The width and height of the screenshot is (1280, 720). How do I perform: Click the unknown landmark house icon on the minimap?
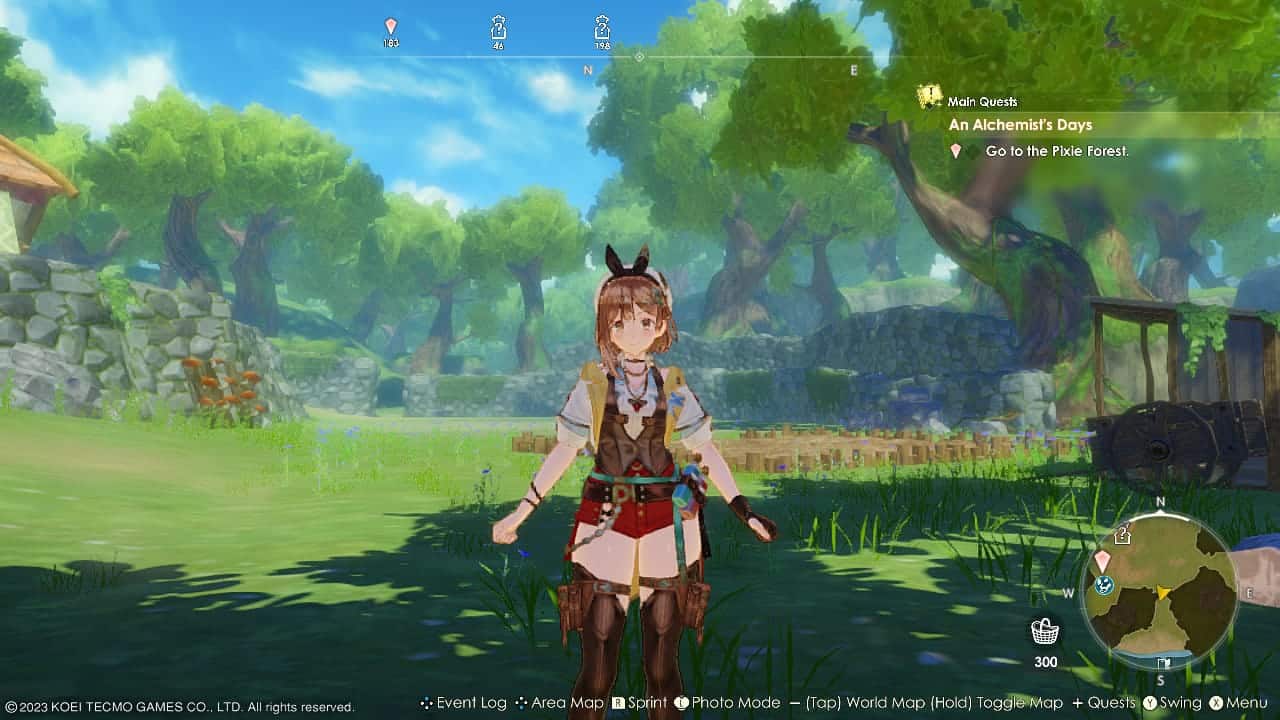pyautogui.click(x=1123, y=534)
